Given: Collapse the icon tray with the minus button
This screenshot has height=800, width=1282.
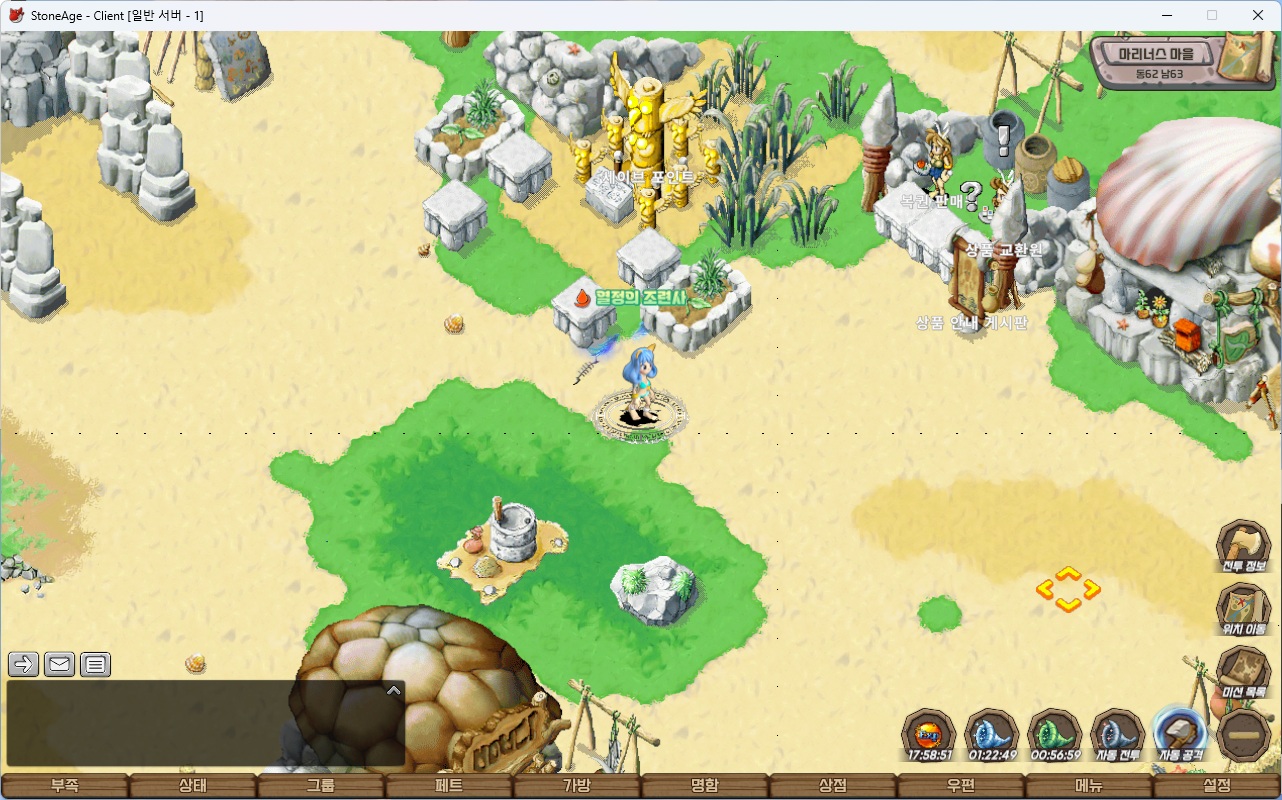Looking at the screenshot, I should pyautogui.click(x=1245, y=736).
